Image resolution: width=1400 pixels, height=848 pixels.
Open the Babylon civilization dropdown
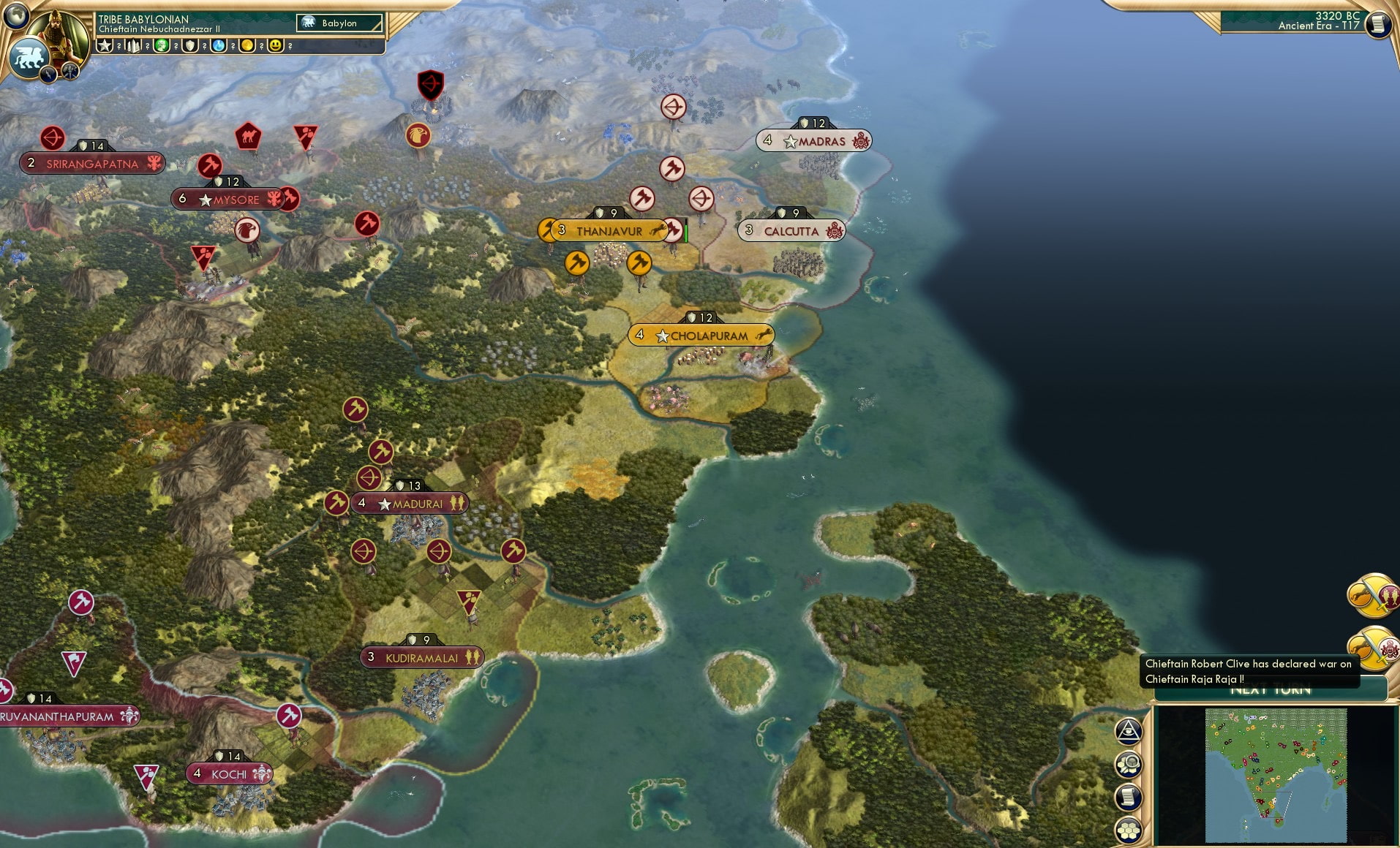point(339,23)
